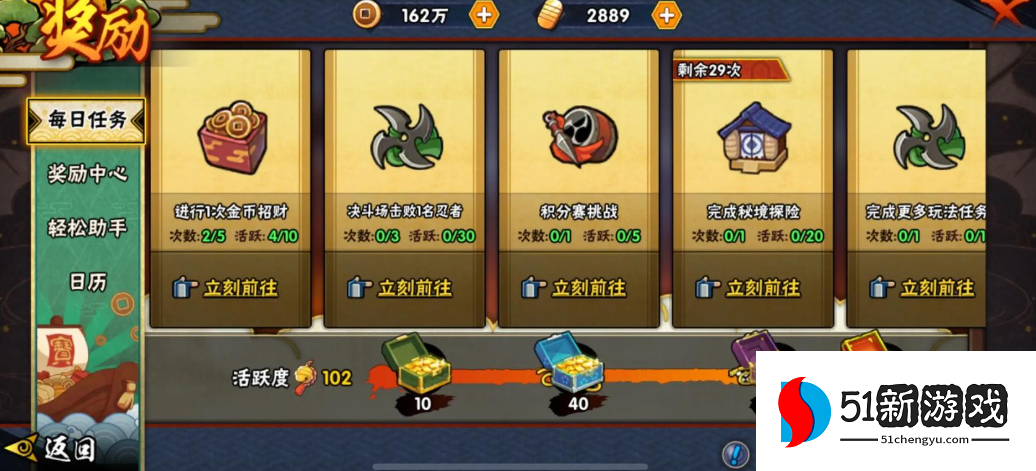Viewport: 1036px width, 471px height.
Task: Go to 完成秘境探险 via 立刻前往
Action: (x=750, y=288)
